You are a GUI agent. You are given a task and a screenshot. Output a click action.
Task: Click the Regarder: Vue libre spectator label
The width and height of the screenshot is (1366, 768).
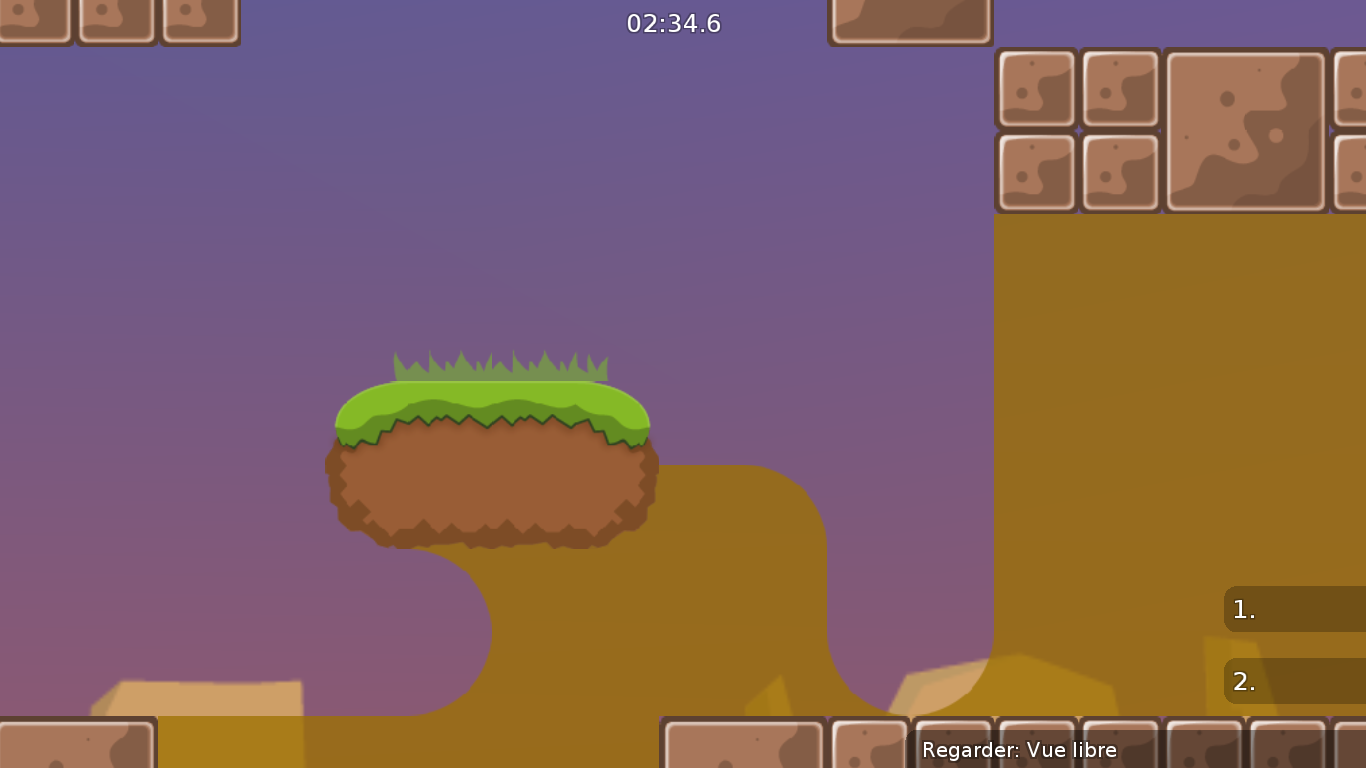(1018, 749)
